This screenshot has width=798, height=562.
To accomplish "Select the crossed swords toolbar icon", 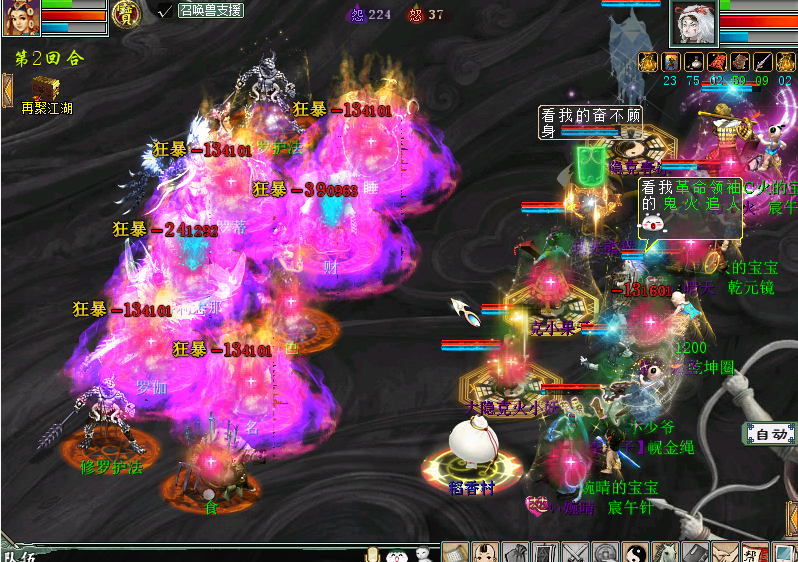I will [576, 552].
